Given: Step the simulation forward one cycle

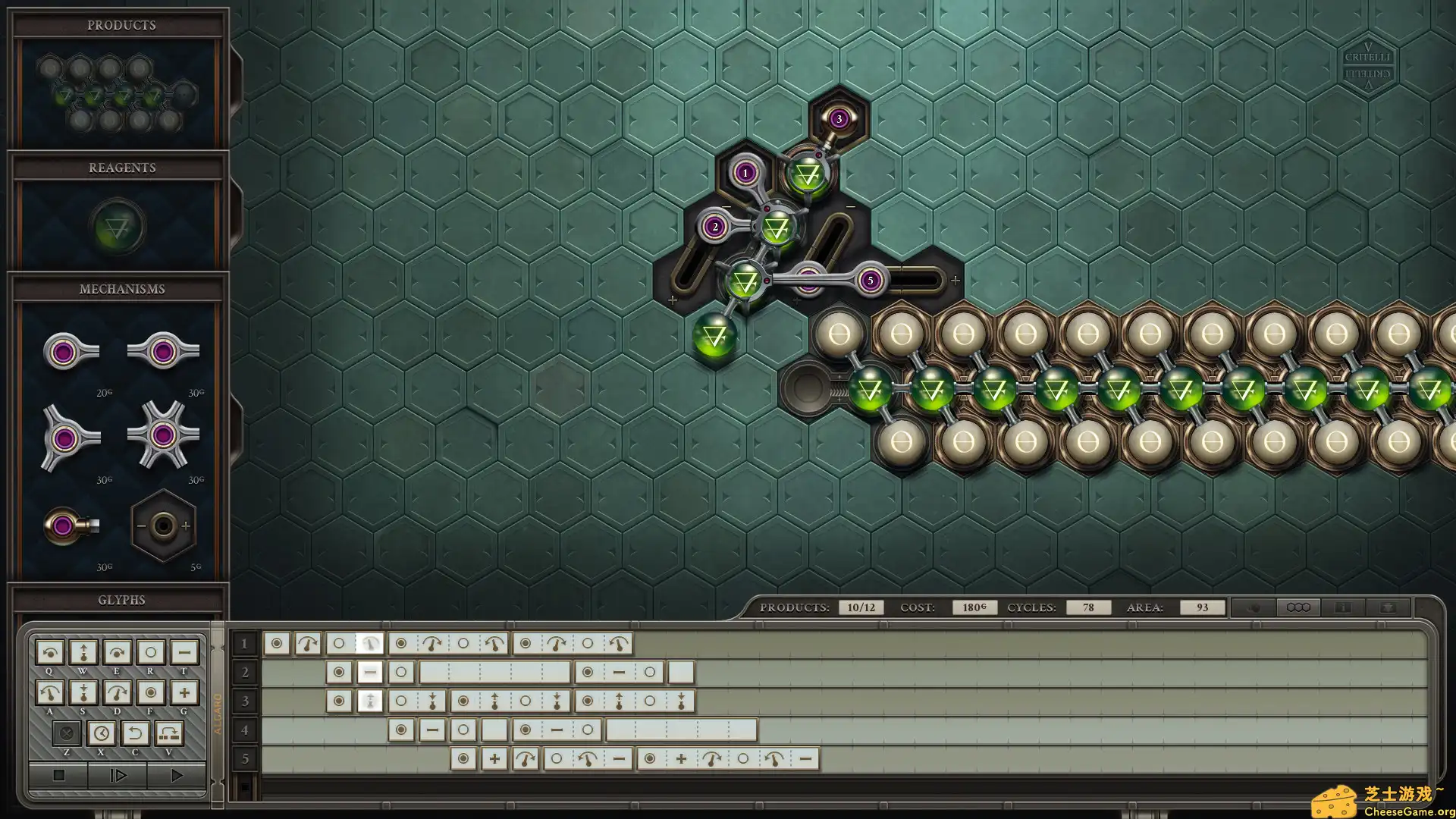Looking at the screenshot, I should point(118,775).
